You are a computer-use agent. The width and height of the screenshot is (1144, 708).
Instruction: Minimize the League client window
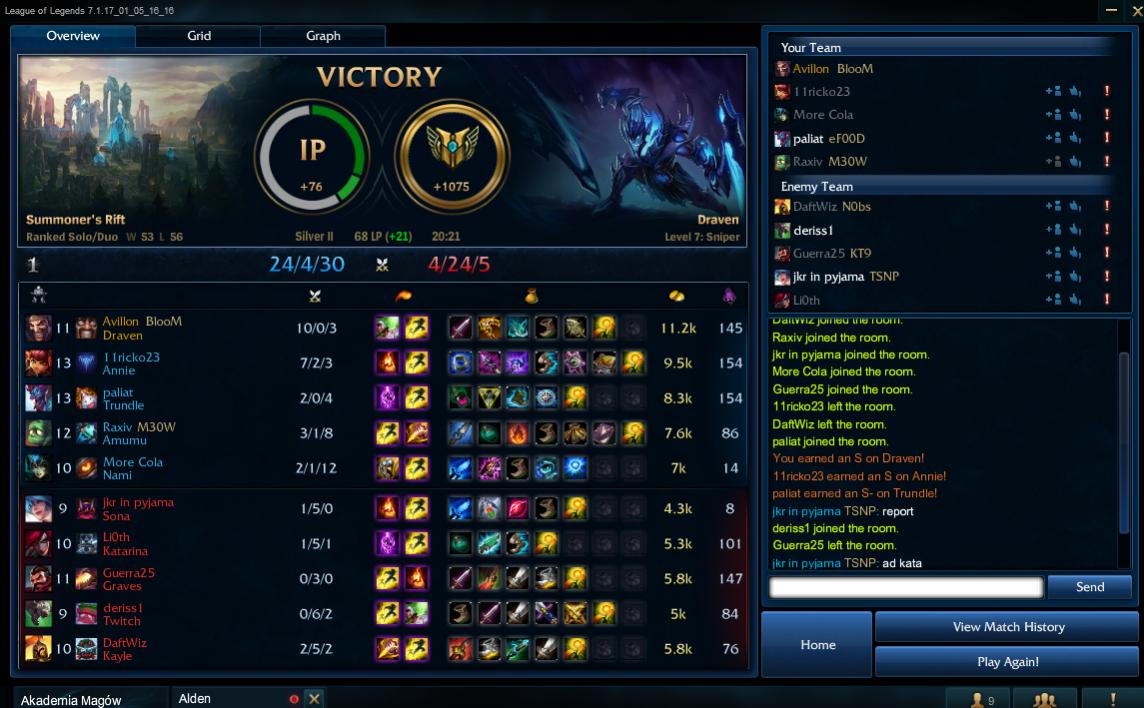pos(1111,11)
